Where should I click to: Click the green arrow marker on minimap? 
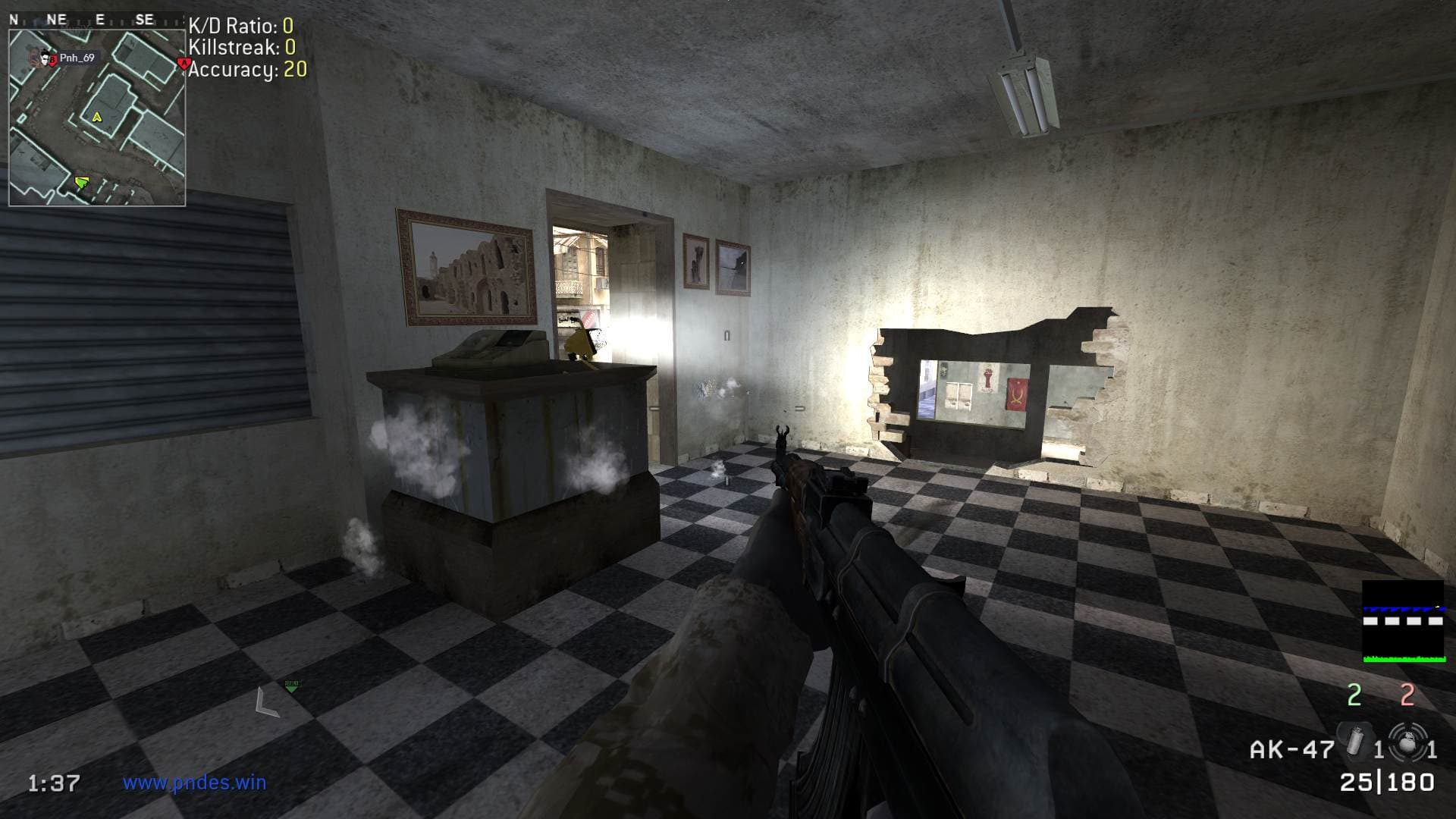tap(81, 182)
